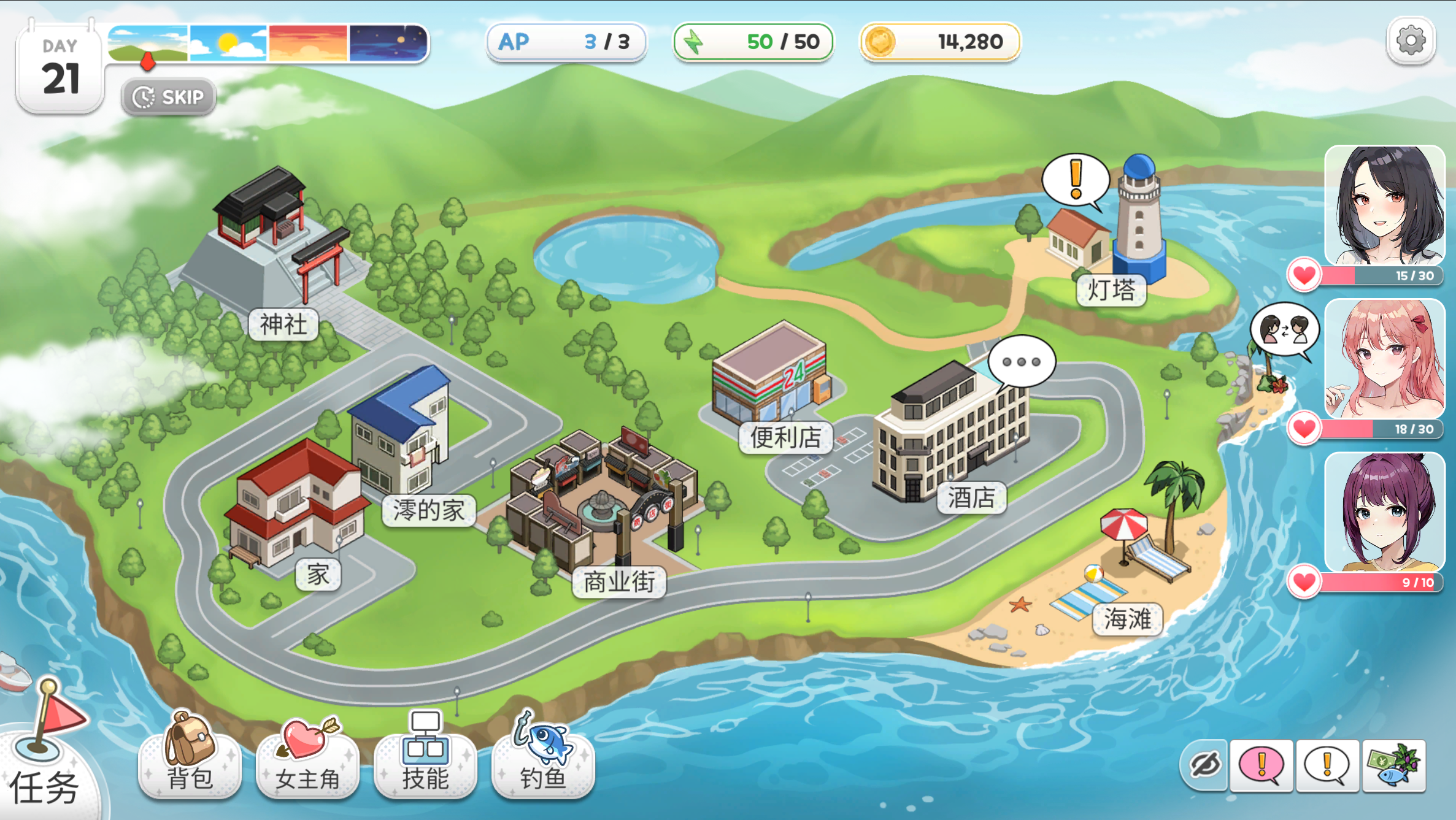Select the pink-haired girl portrait
Viewport: 1456px width, 820px height.
click(x=1385, y=359)
